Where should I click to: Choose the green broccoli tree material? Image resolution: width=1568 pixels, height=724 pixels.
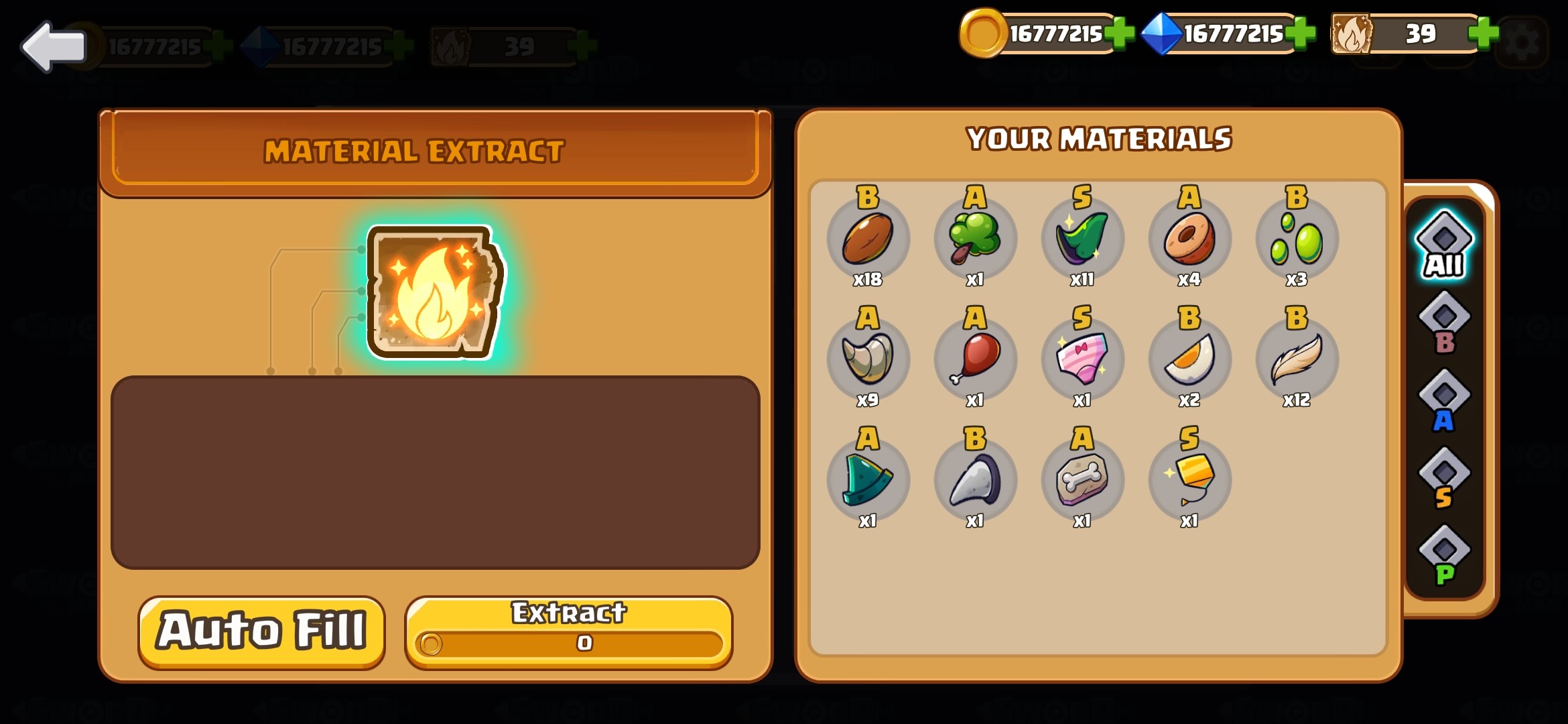pyautogui.click(x=975, y=239)
